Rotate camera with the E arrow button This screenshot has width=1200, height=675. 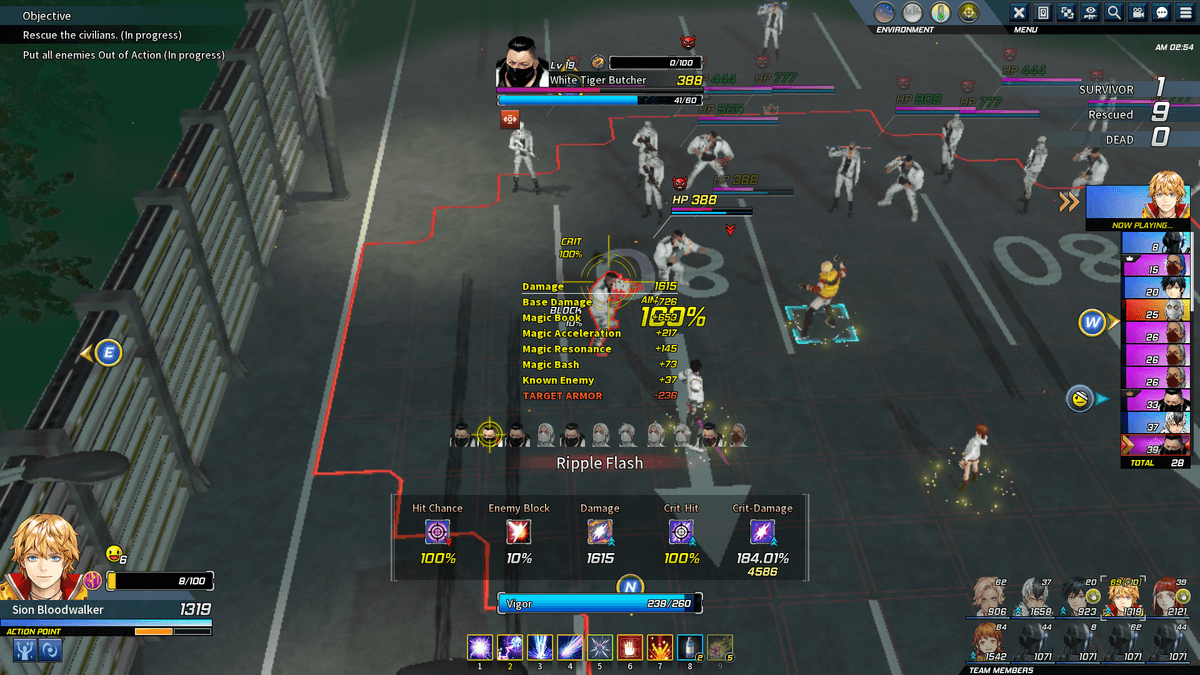pos(107,352)
